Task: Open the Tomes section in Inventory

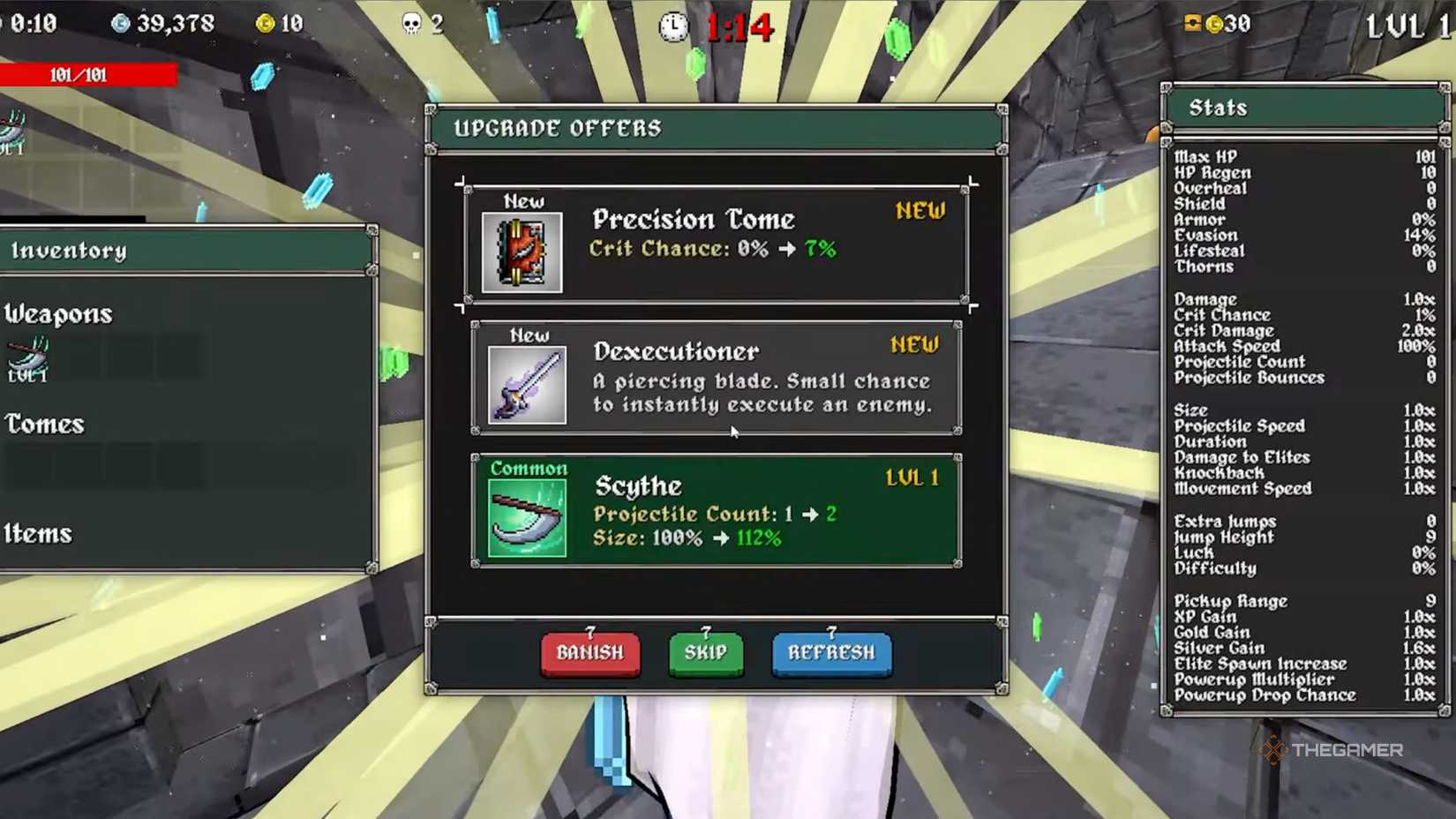Action: (x=44, y=425)
